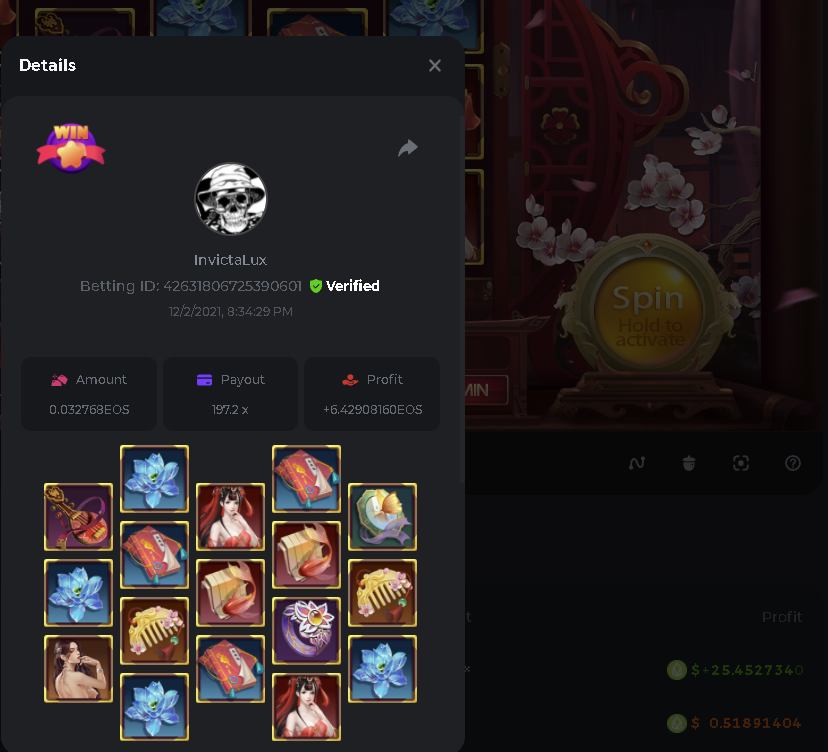828x752 pixels.
Task: Click the InvictaLux username
Action: point(230,260)
